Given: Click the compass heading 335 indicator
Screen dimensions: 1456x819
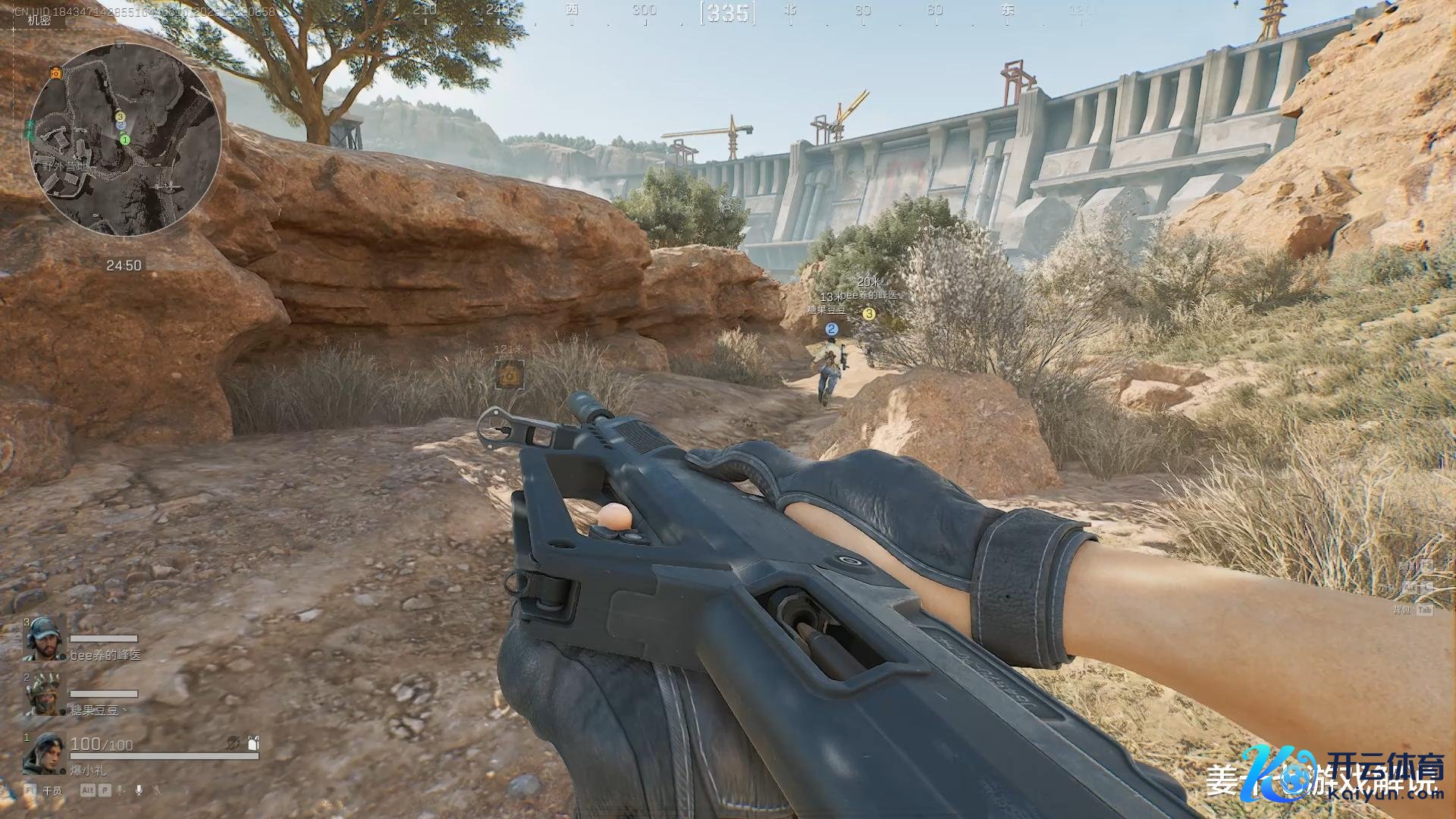Looking at the screenshot, I should coord(728,13).
